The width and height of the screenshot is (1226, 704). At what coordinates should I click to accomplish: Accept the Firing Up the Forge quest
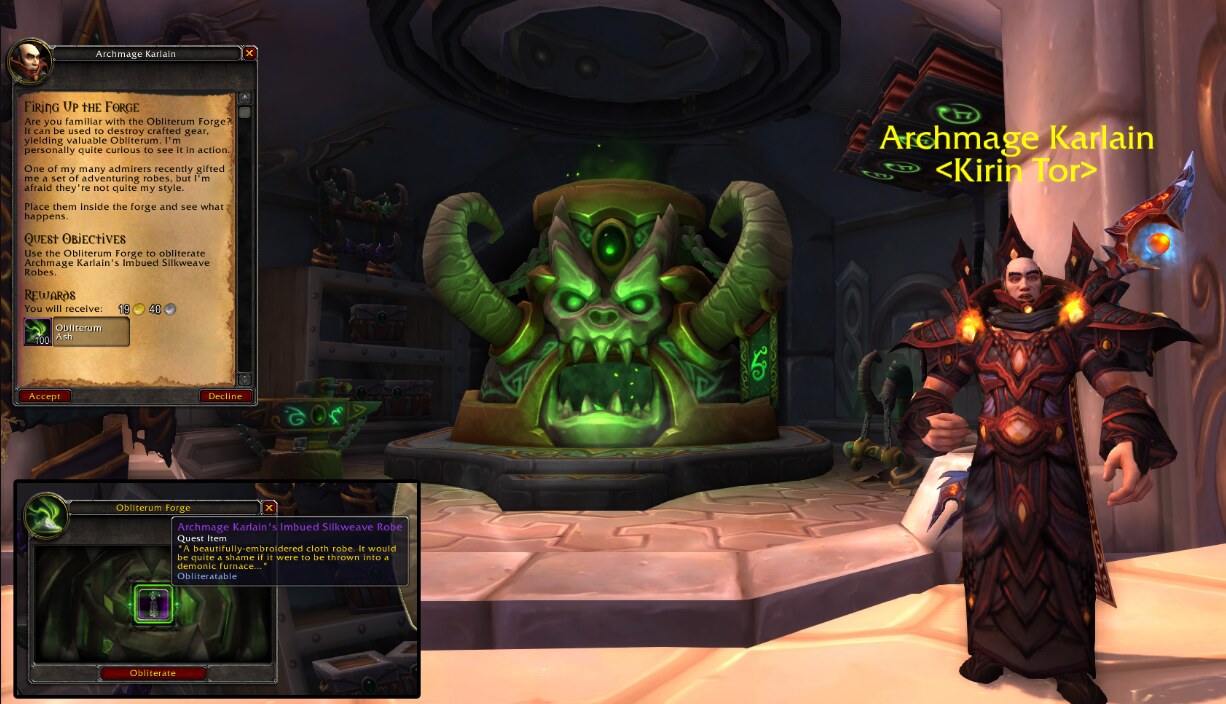(x=44, y=396)
